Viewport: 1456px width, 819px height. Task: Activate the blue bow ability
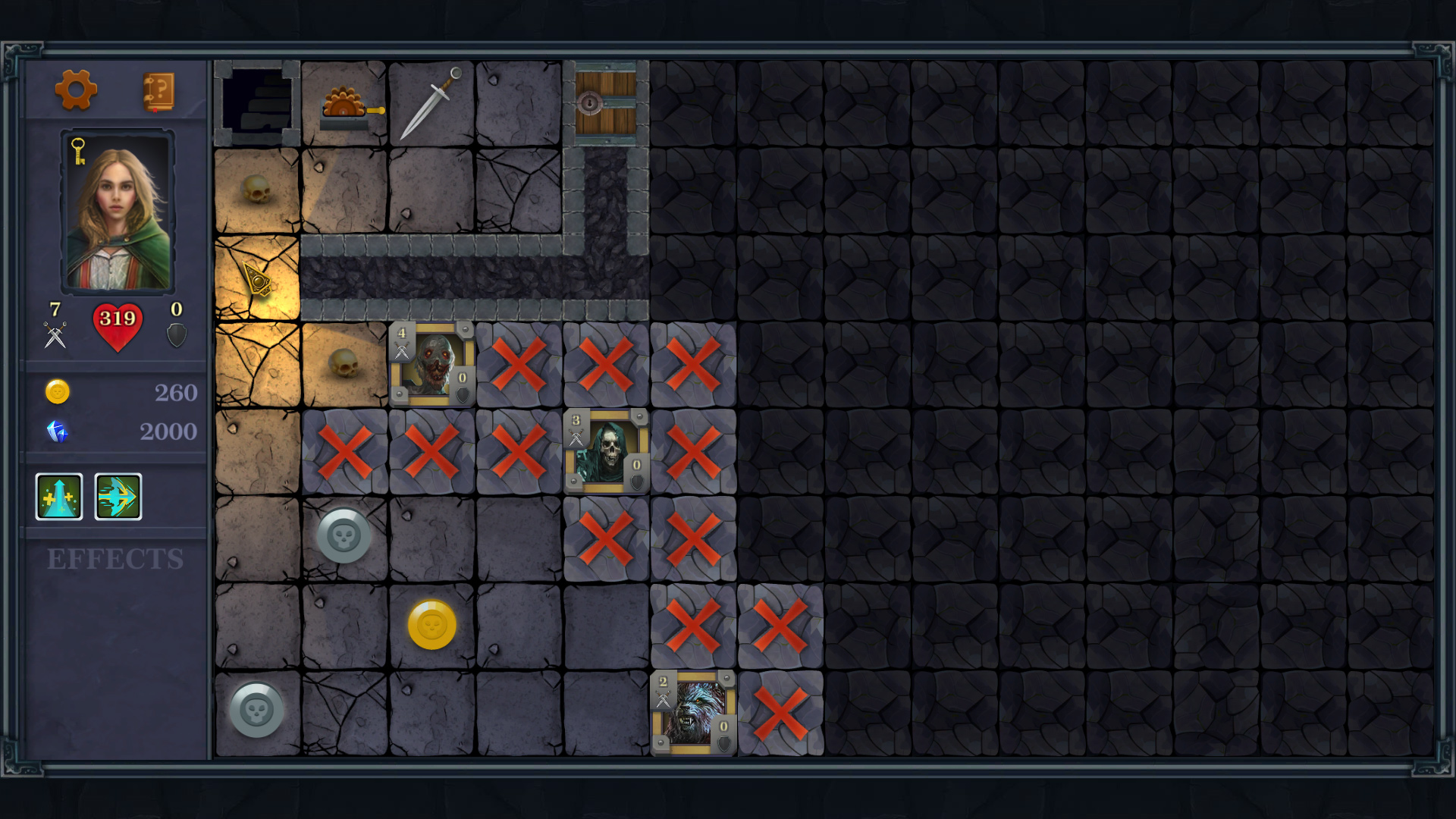coord(118,496)
